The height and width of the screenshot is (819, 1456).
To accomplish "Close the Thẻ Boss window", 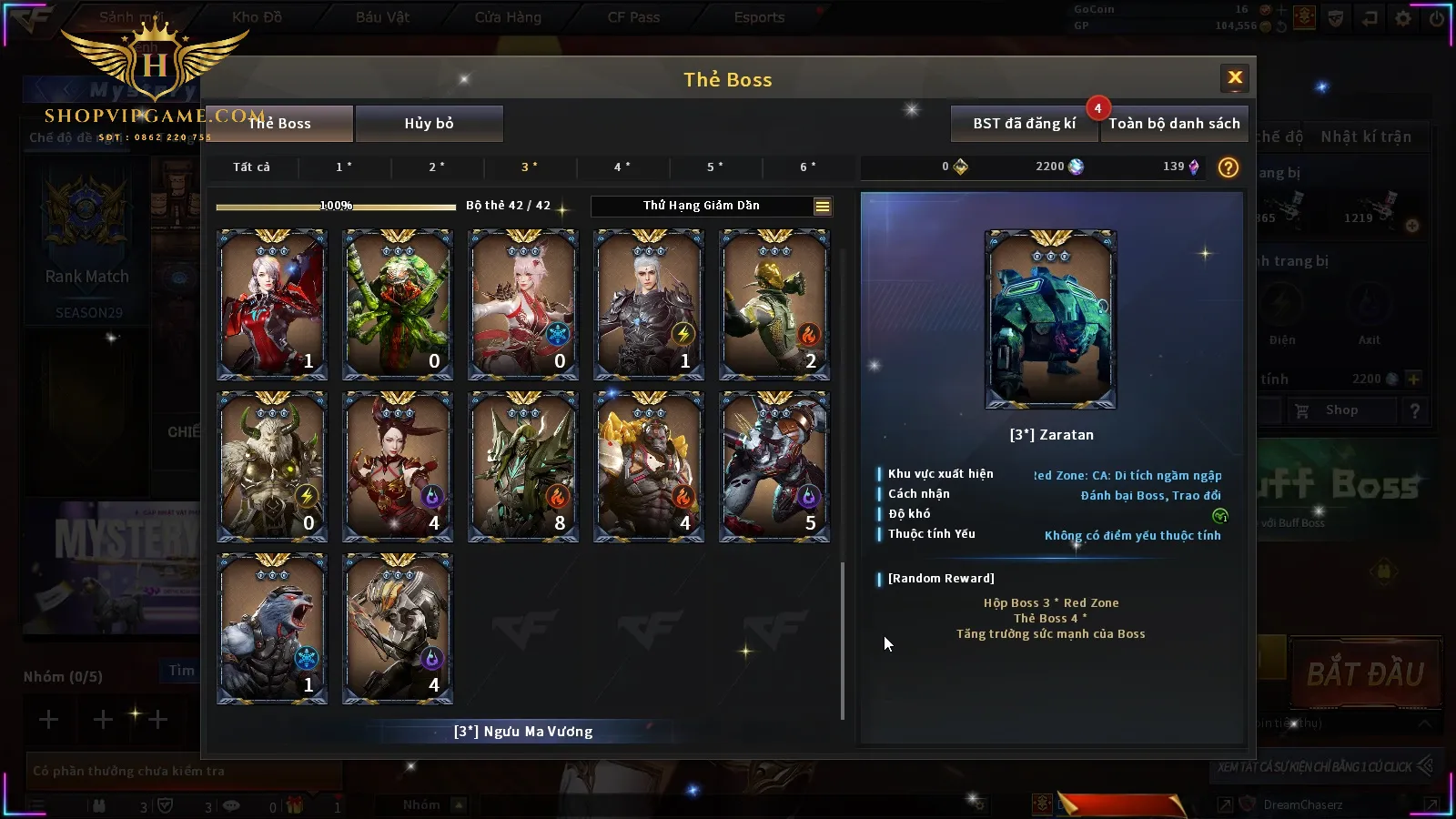I will (1235, 78).
